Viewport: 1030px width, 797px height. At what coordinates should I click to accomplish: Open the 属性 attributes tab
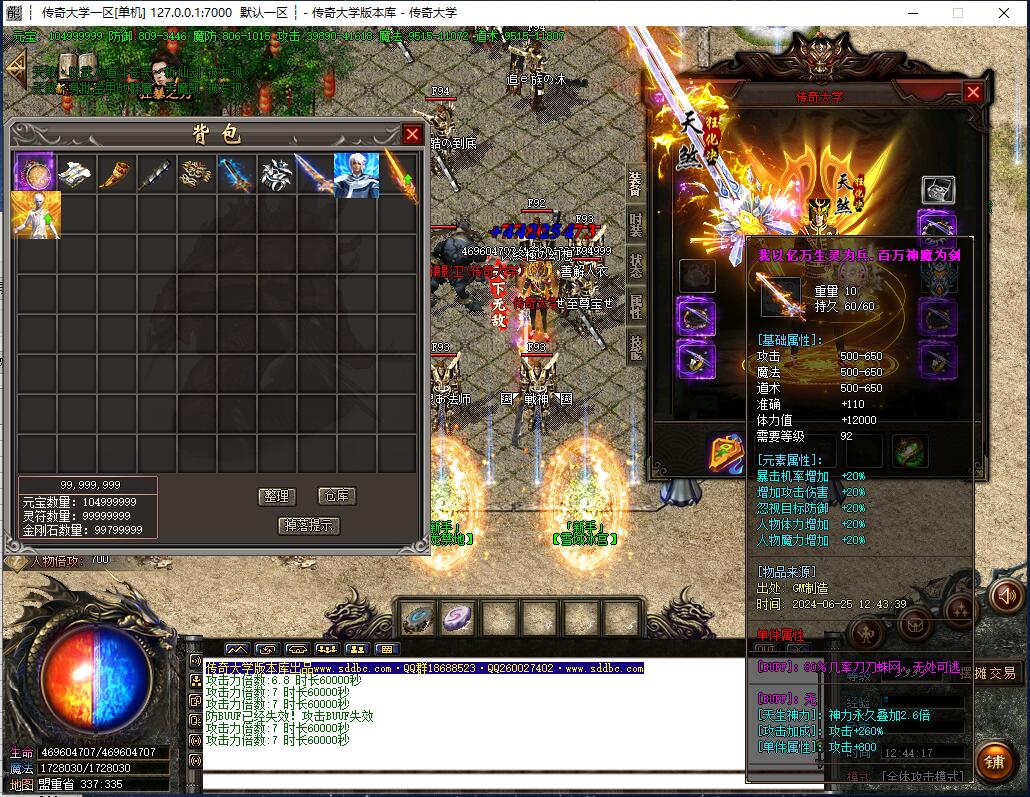pyautogui.click(x=636, y=305)
